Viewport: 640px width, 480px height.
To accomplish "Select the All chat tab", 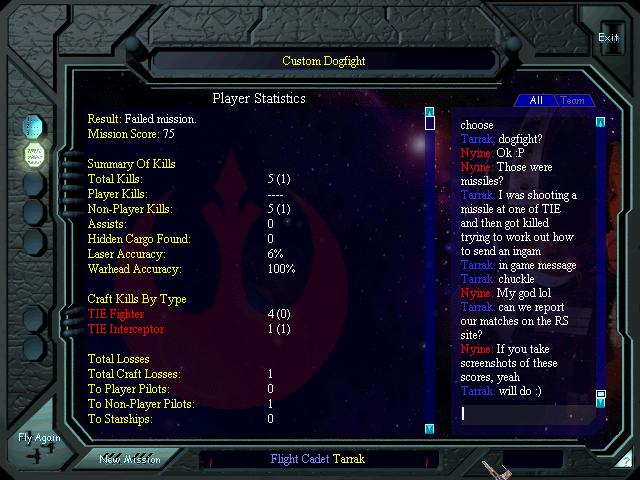I will pyautogui.click(x=536, y=100).
